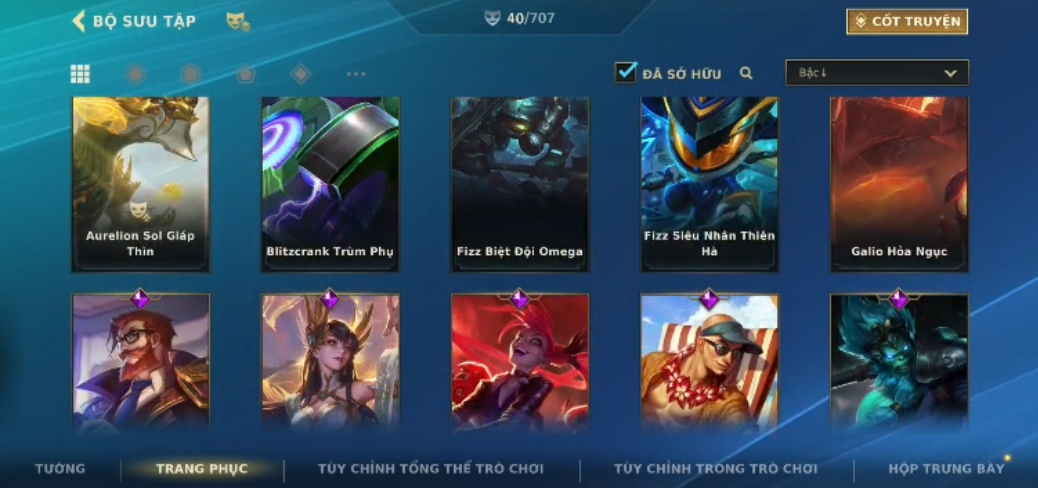Select the mustached man with glasses skin

tap(140, 362)
